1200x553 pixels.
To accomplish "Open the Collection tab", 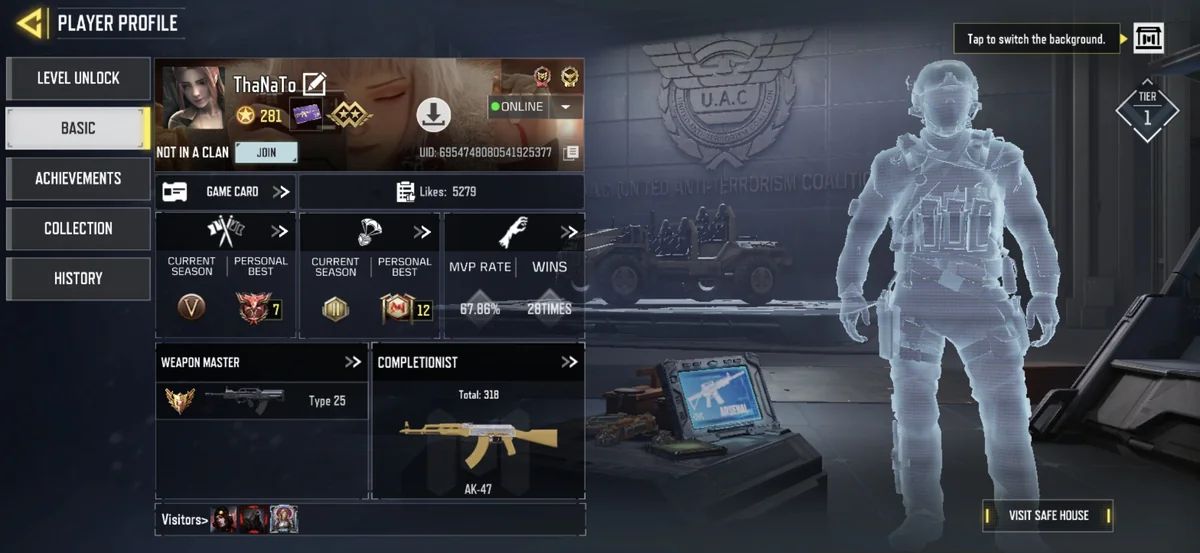I will point(78,228).
